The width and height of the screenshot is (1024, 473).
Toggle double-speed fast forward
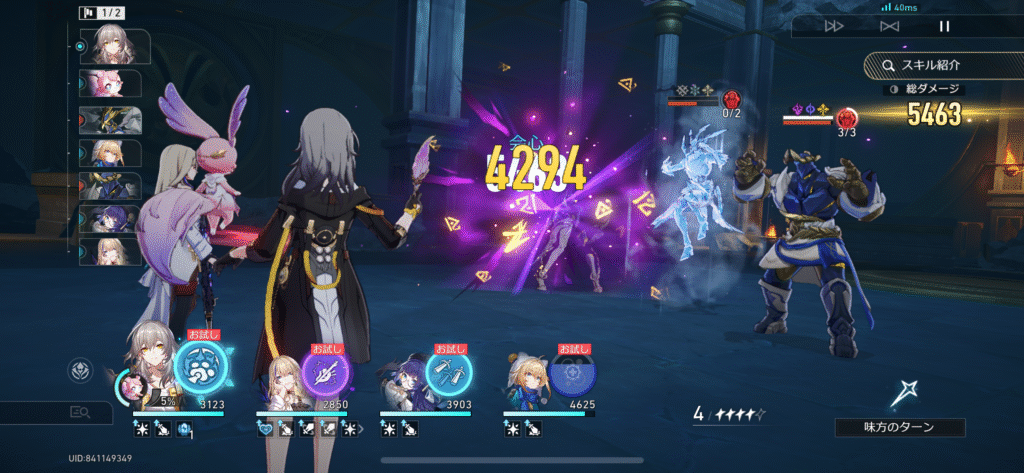click(x=834, y=27)
